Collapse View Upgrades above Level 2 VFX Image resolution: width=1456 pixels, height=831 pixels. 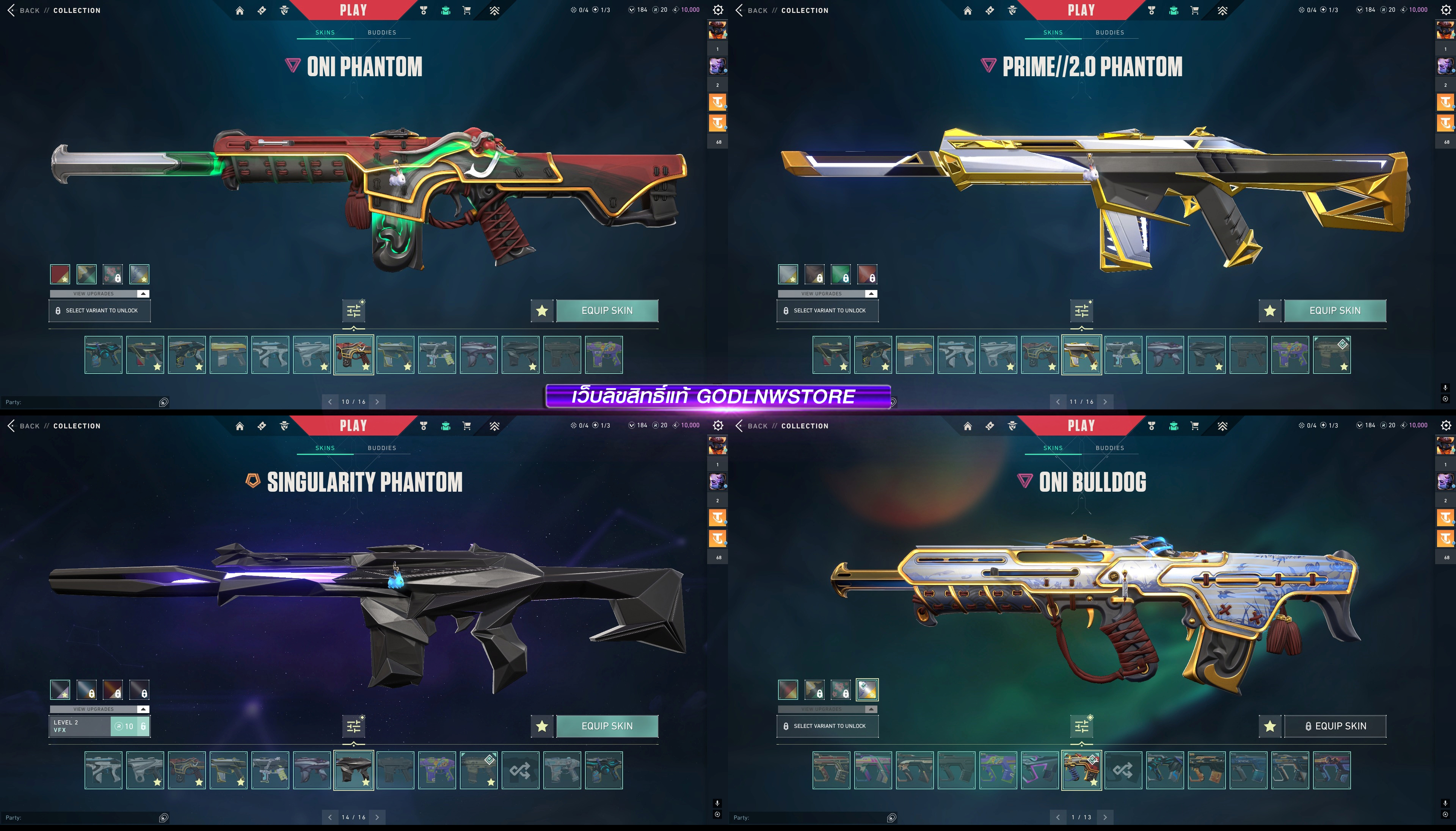143,709
